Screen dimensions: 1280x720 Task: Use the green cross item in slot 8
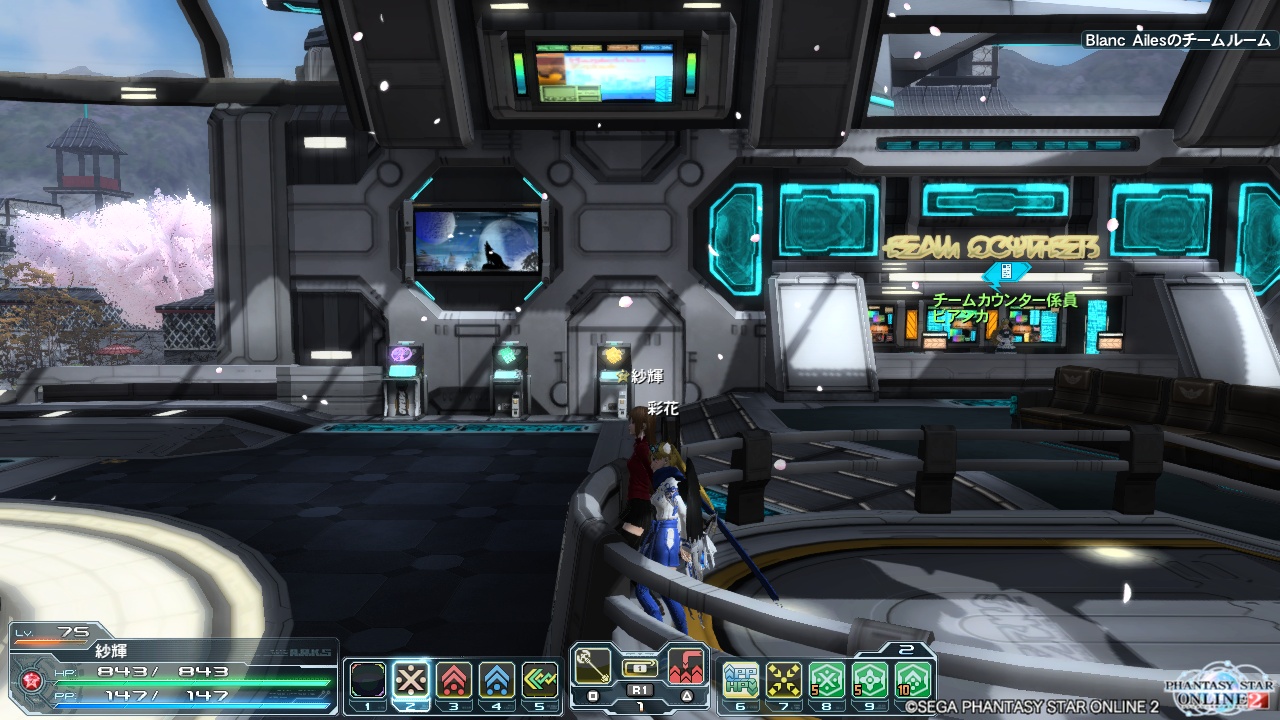tap(827, 681)
